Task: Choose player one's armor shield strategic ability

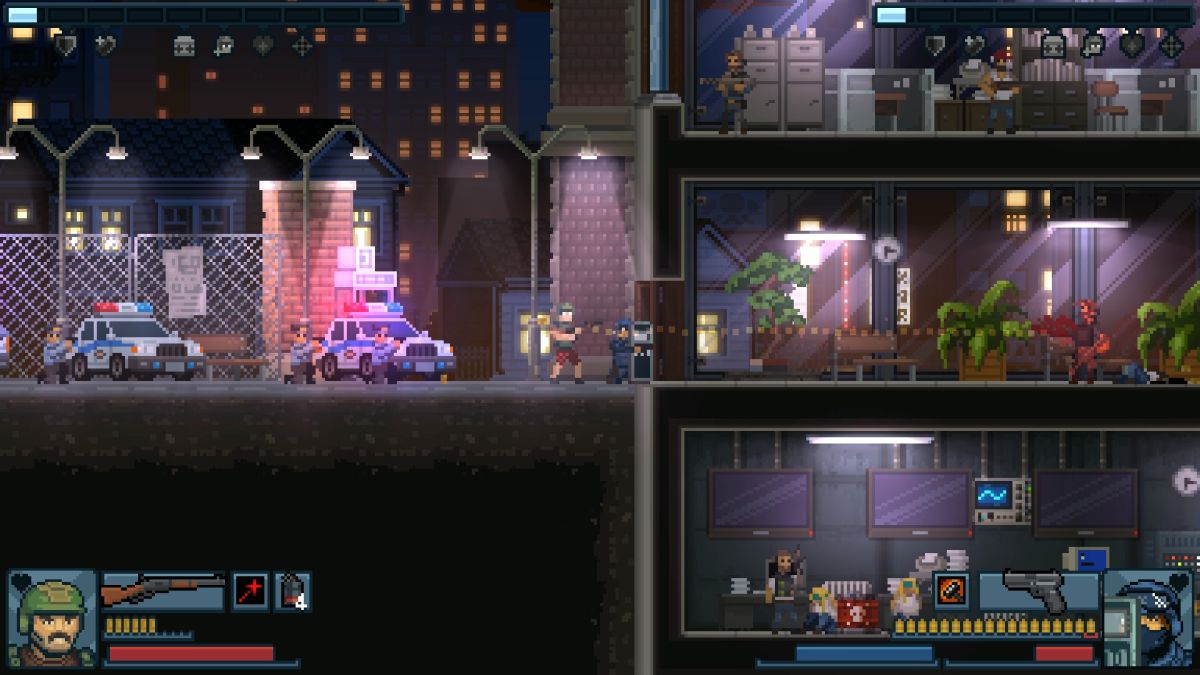Action: point(66,45)
